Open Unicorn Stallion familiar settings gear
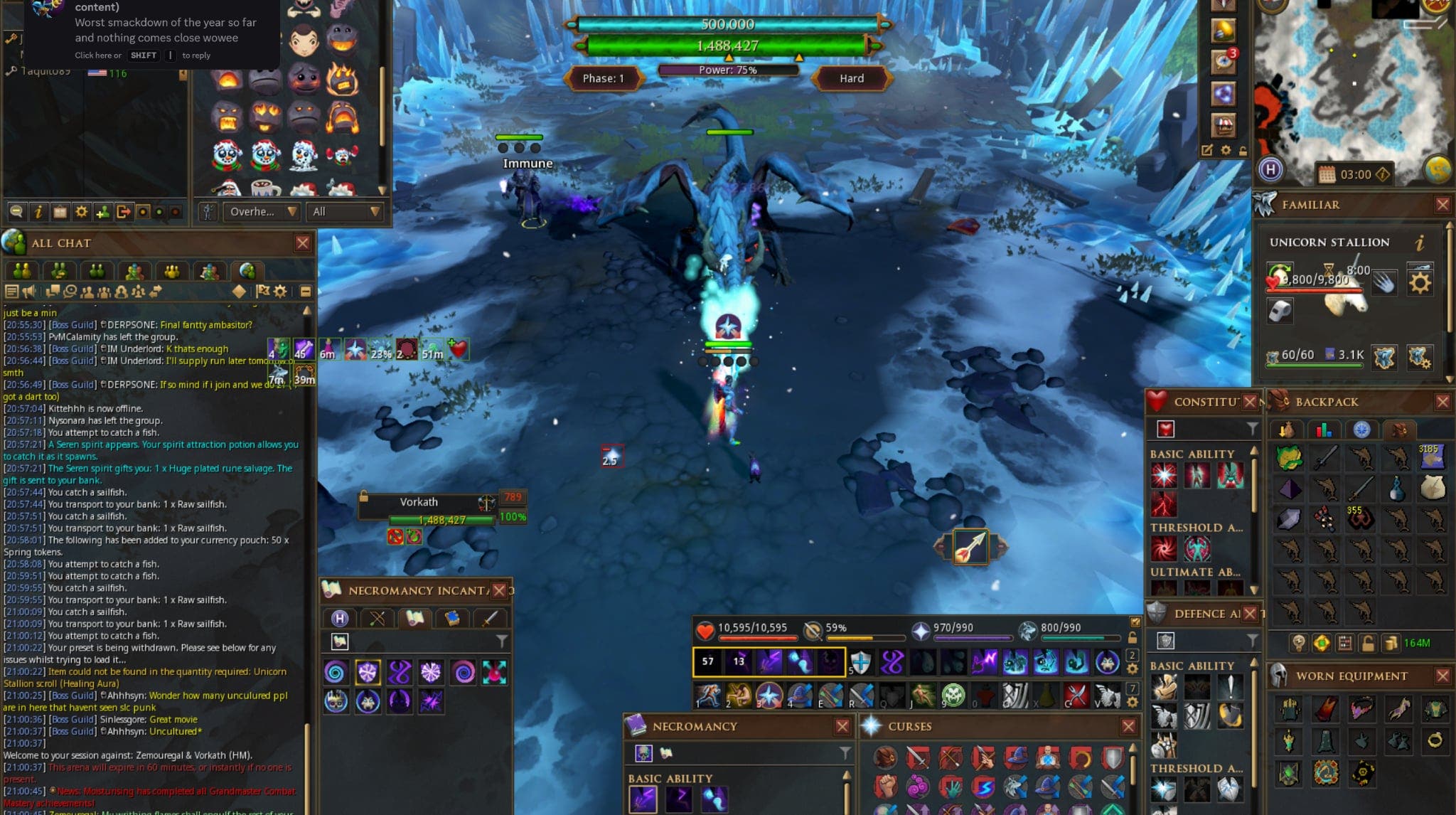Viewport: 1456px width, 815px height. (x=1420, y=283)
